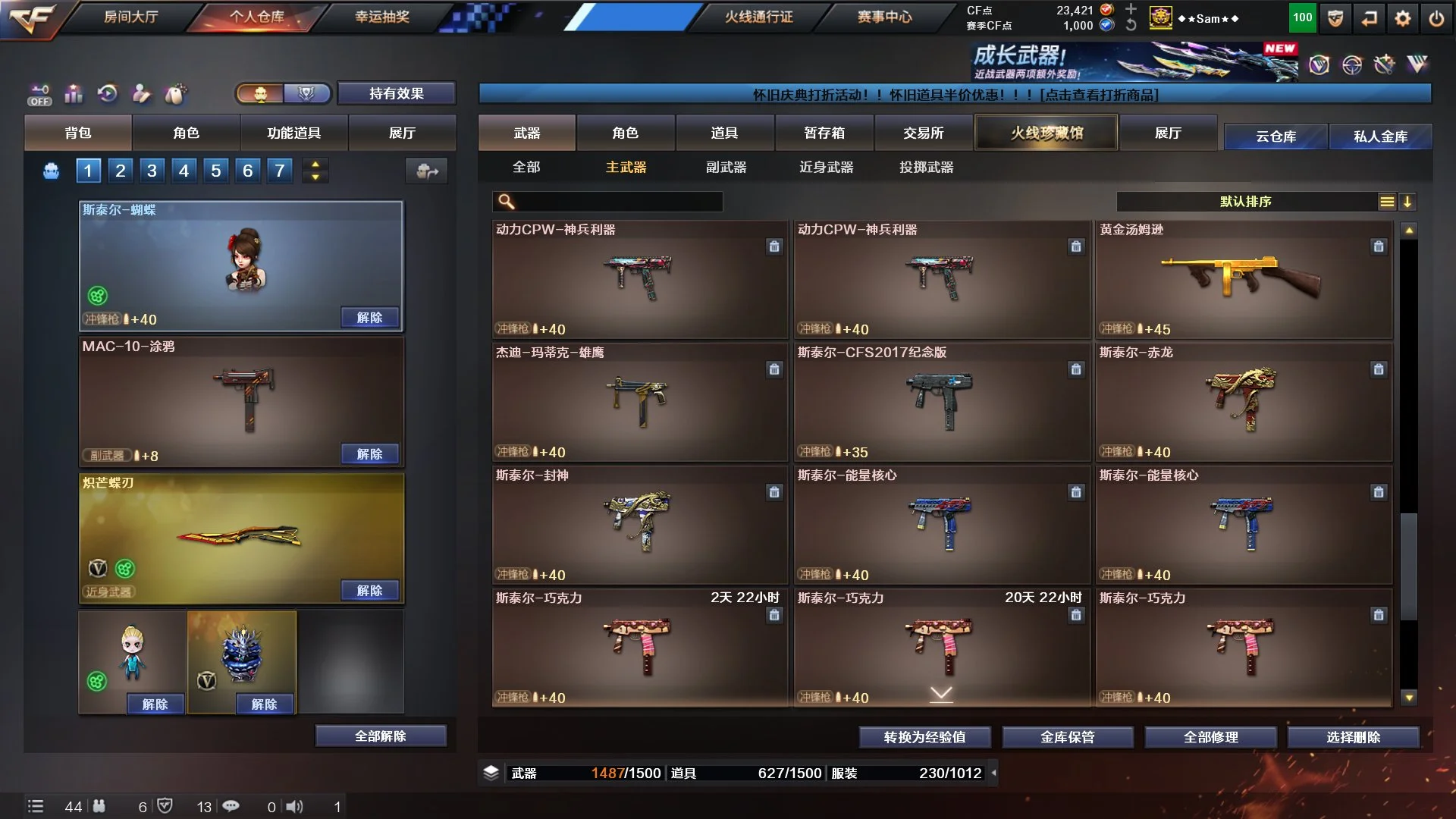Open the gear settings icon
The image size is (1456, 819).
click(1402, 19)
